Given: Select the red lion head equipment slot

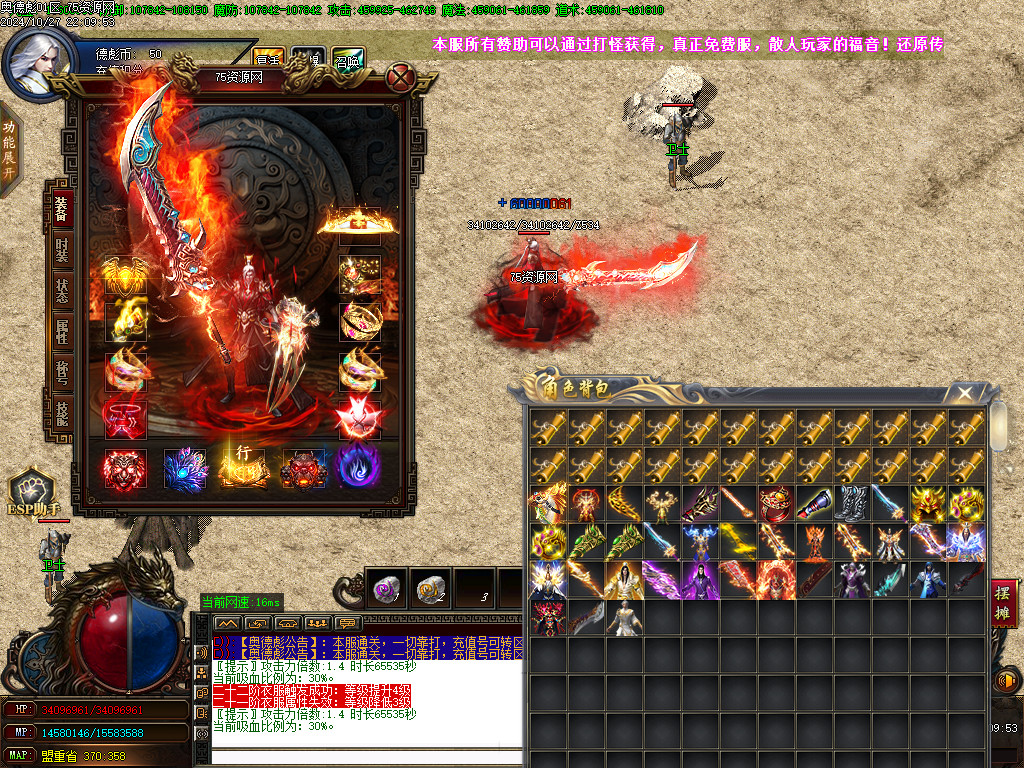Looking at the screenshot, I should [x=125, y=468].
